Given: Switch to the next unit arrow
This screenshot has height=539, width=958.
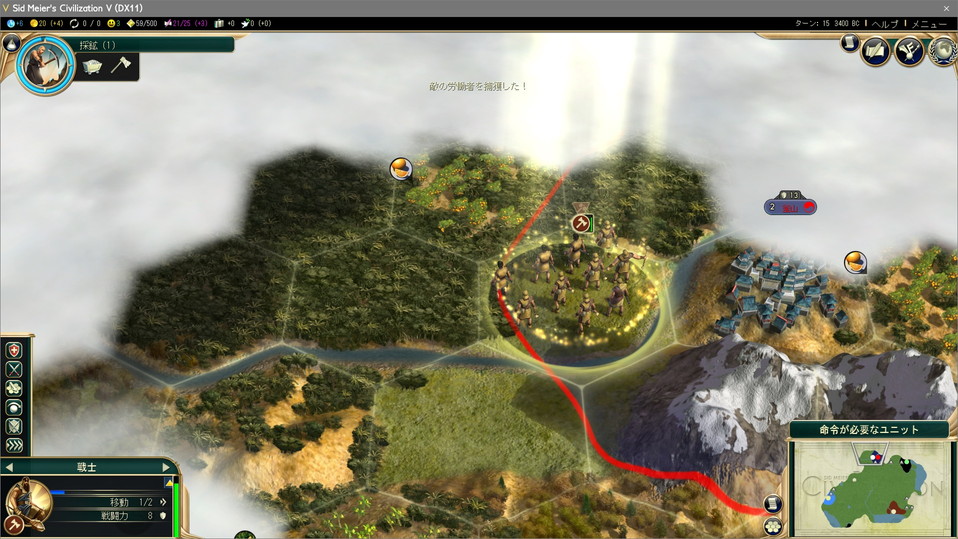Looking at the screenshot, I should 166,467.
